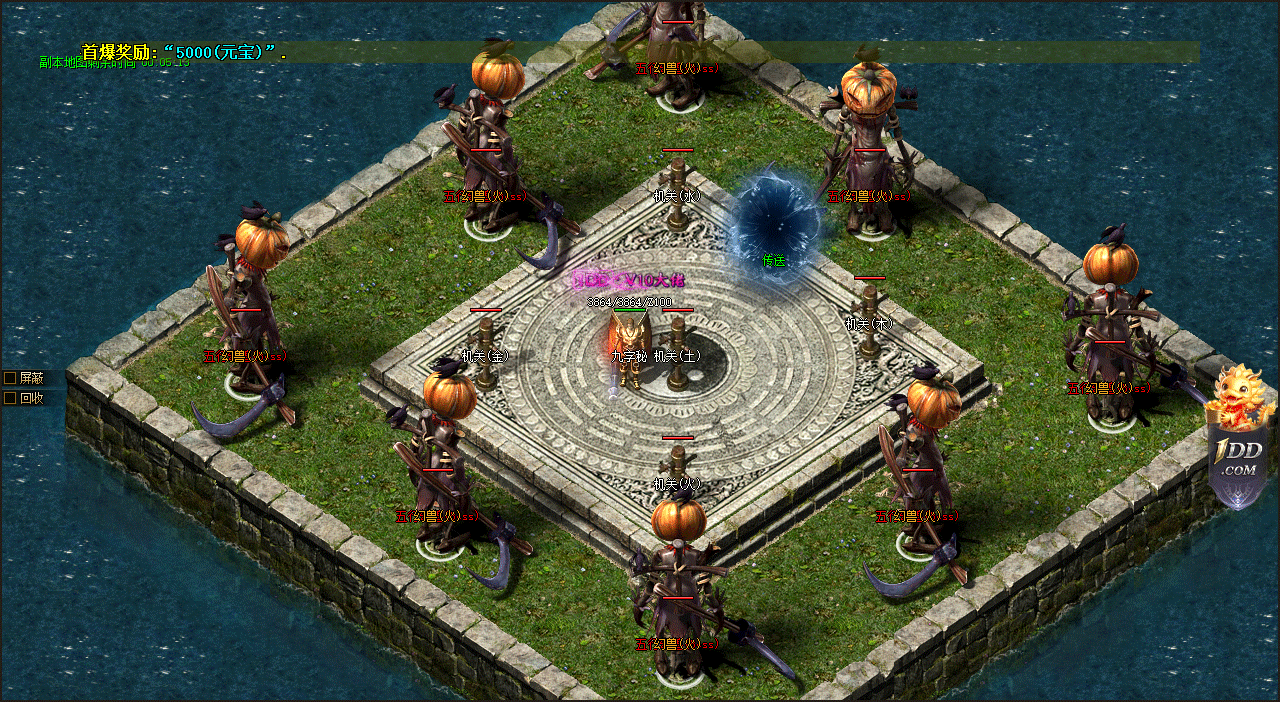Enable the 回收 checkbox
The width and height of the screenshot is (1280, 702).
pyautogui.click(x=10, y=398)
